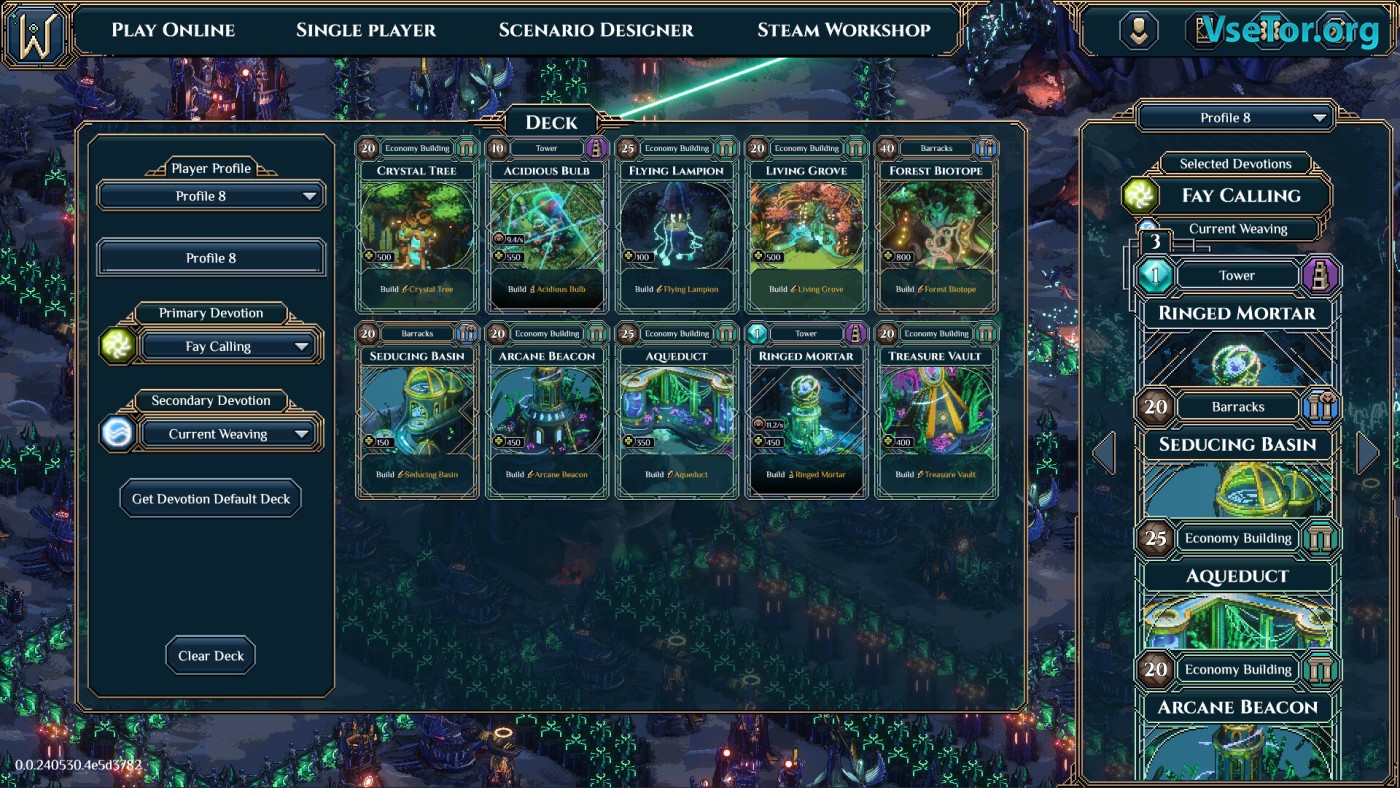The image size is (1400, 788).
Task: Go to previous cards with left arrow
Action: click(x=1104, y=453)
